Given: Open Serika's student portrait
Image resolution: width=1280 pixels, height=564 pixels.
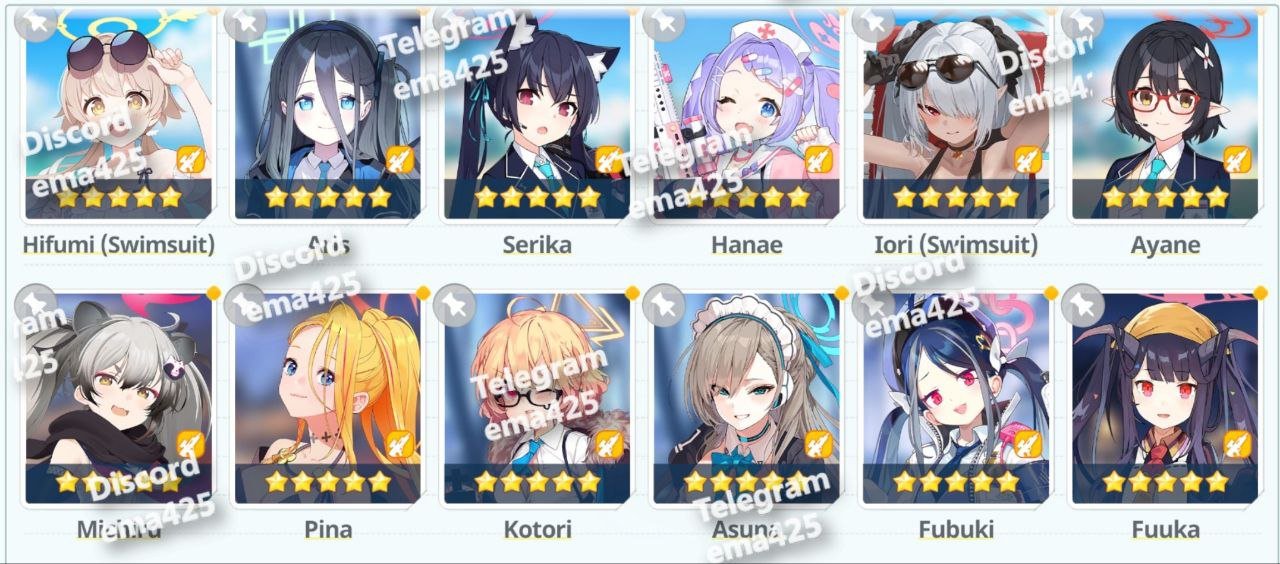Looking at the screenshot, I should pyautogui.click(x=537, y=110).
